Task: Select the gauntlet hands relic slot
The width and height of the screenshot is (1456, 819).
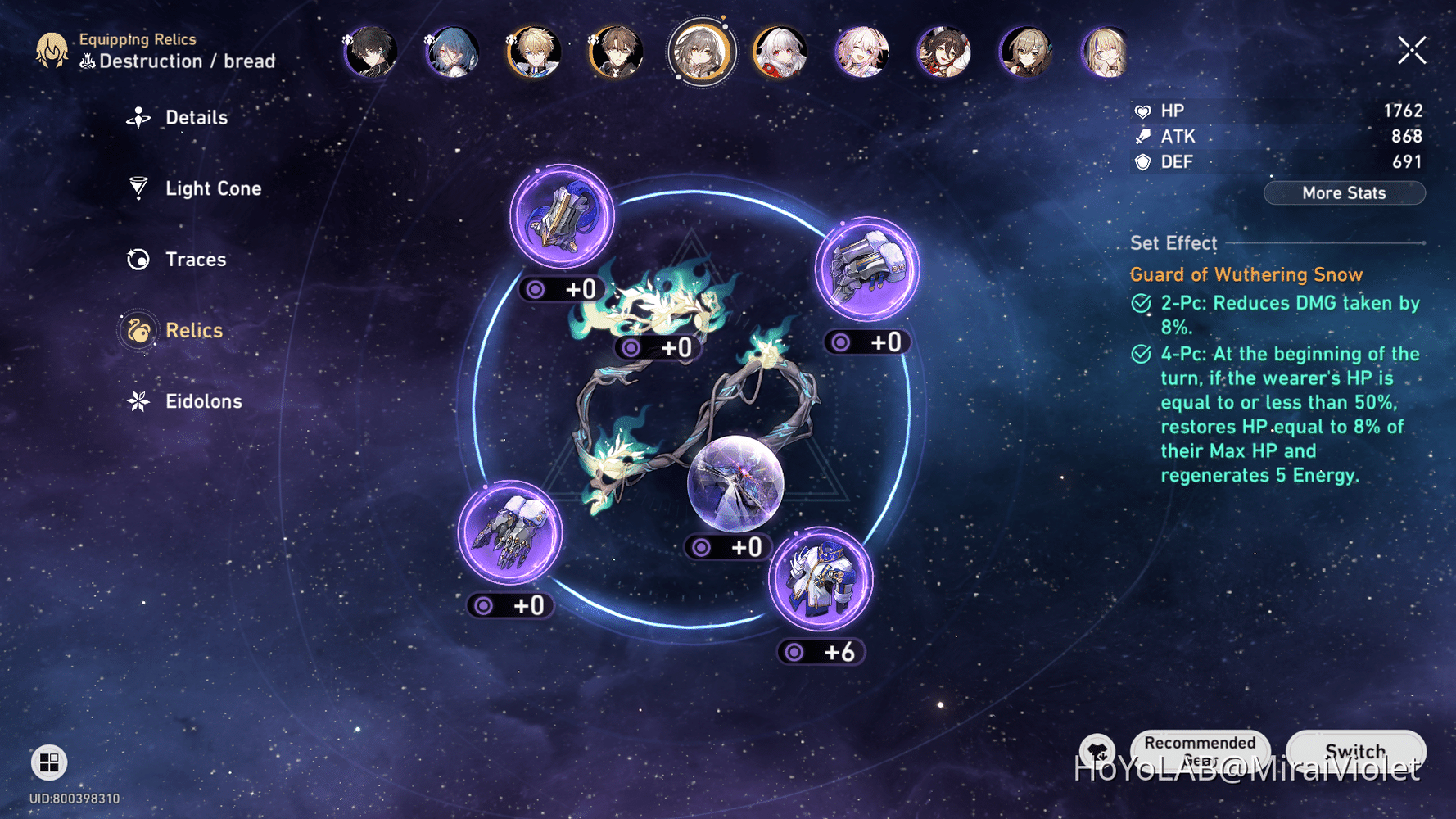Action: 867,269
